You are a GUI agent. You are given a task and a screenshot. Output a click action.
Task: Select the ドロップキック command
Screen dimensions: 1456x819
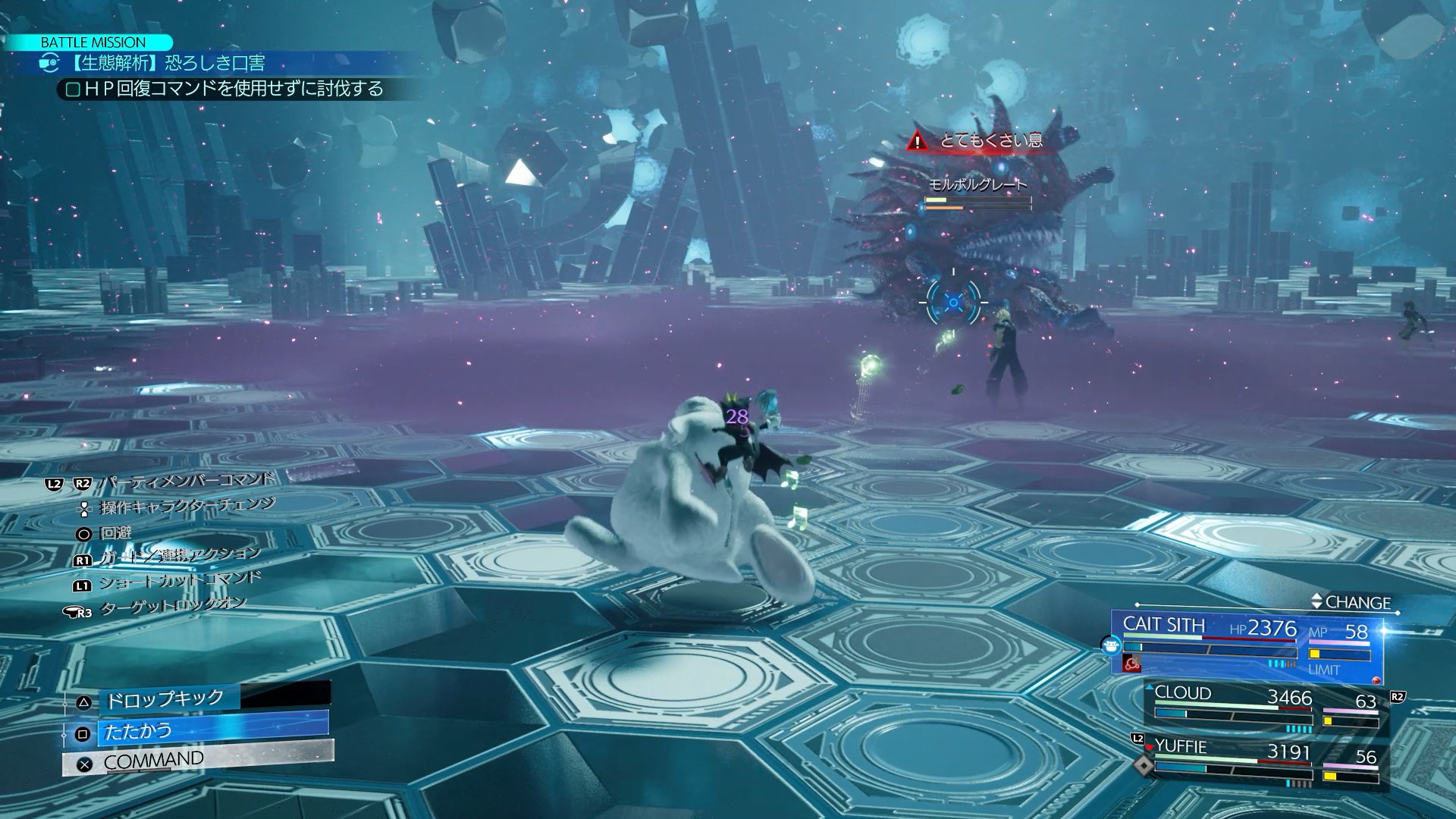[x=165, y=699]
